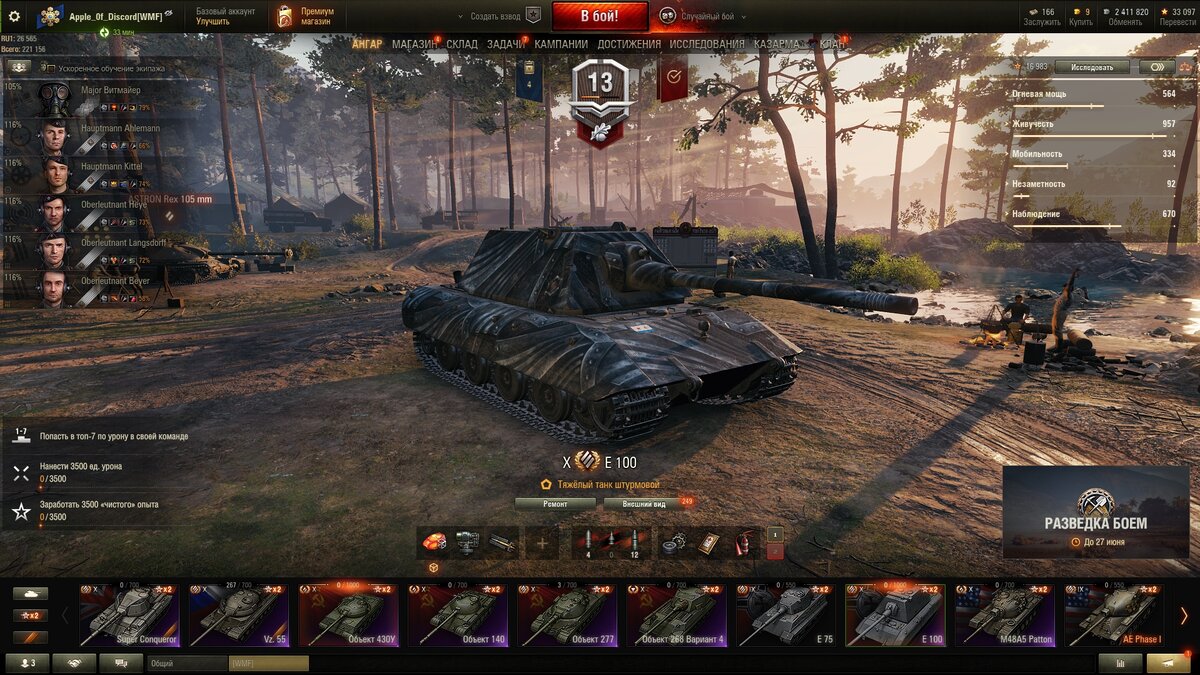Start battle with the red В бой! button
This screenshot has width=1200, height=675.
click(x=599, y=16)
